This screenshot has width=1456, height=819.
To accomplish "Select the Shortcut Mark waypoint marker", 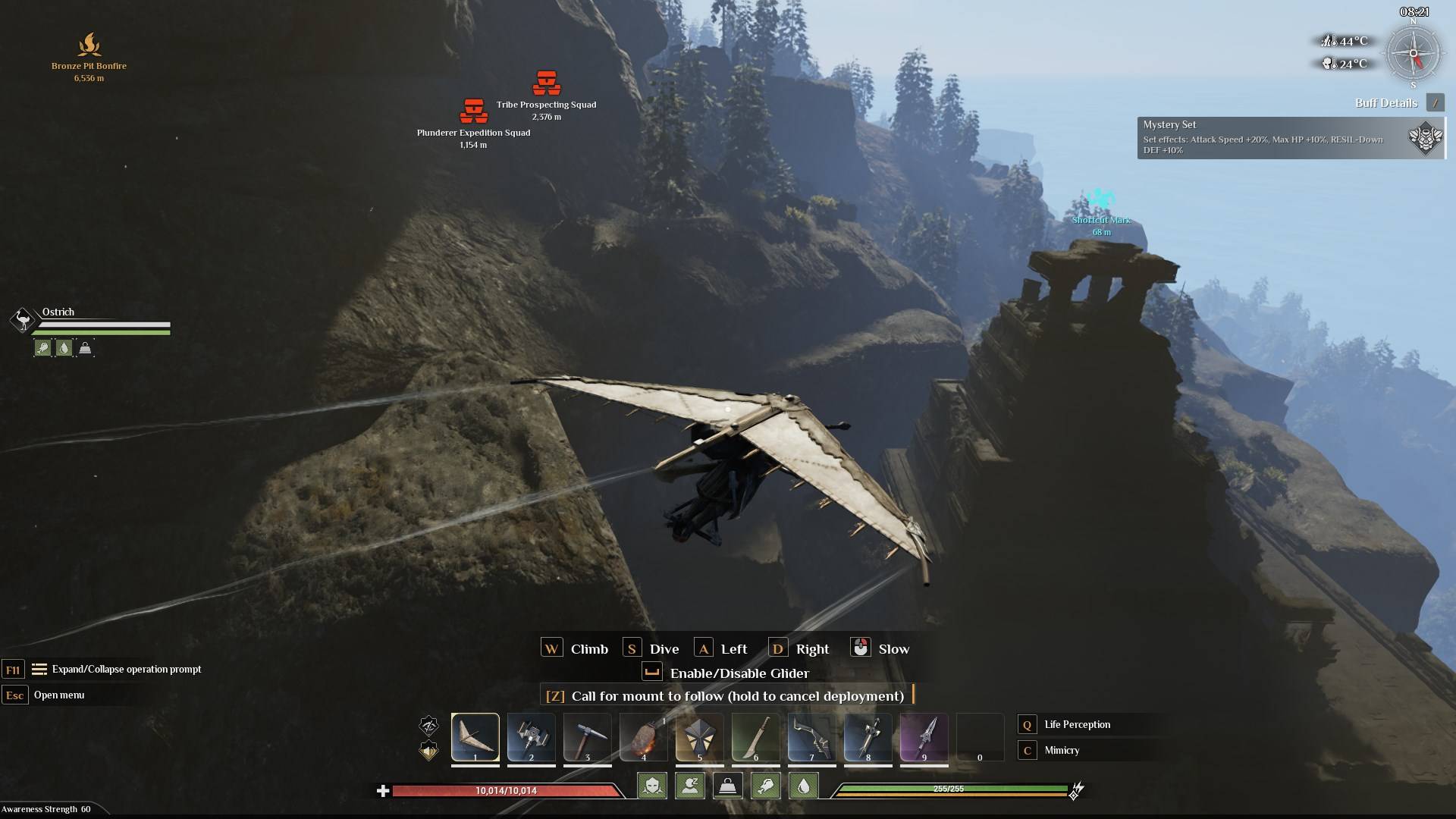I will coord(1101,200).
